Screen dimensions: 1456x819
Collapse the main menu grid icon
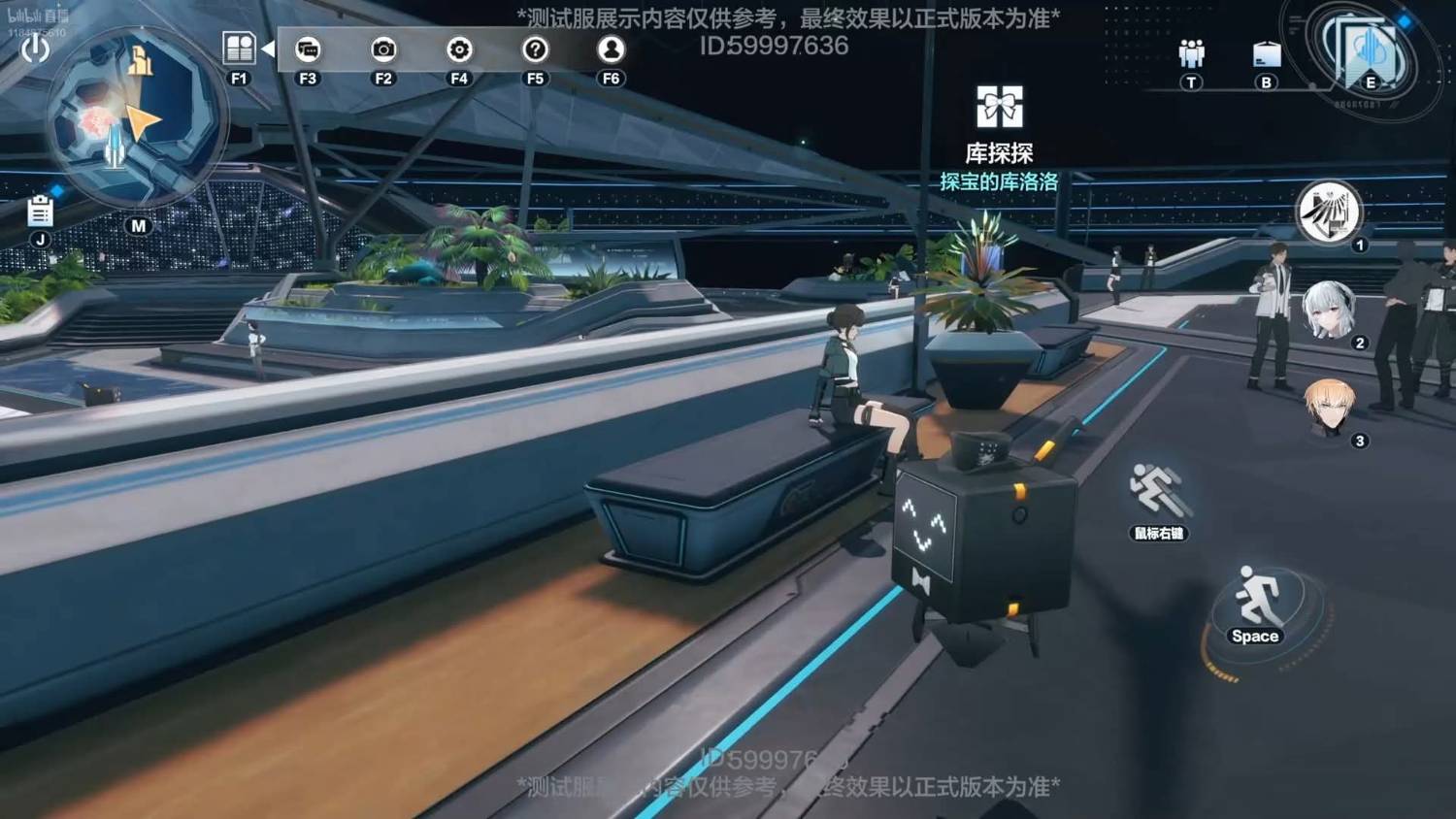(239, 48)
